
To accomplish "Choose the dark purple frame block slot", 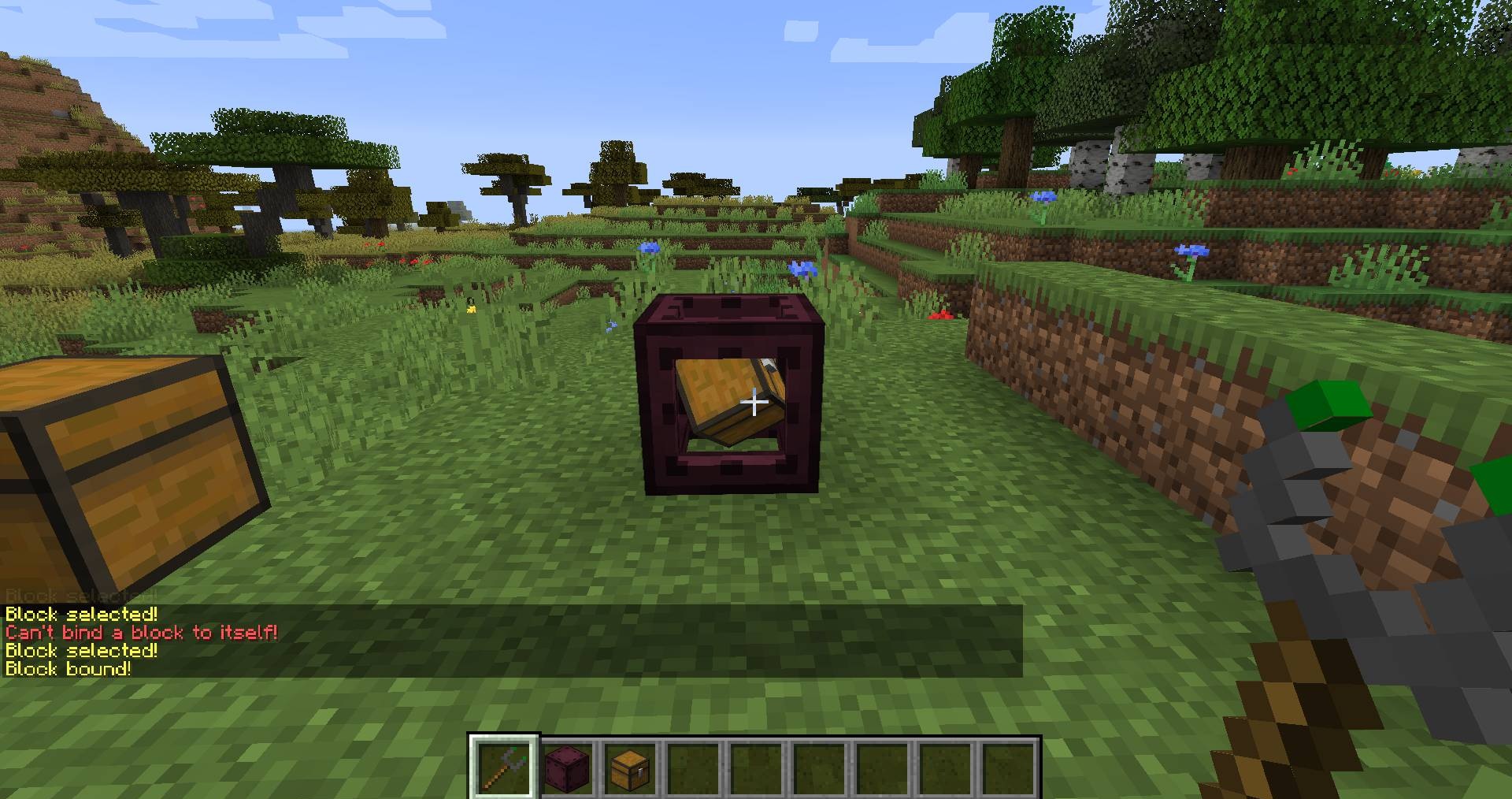I will coord(567,768).
